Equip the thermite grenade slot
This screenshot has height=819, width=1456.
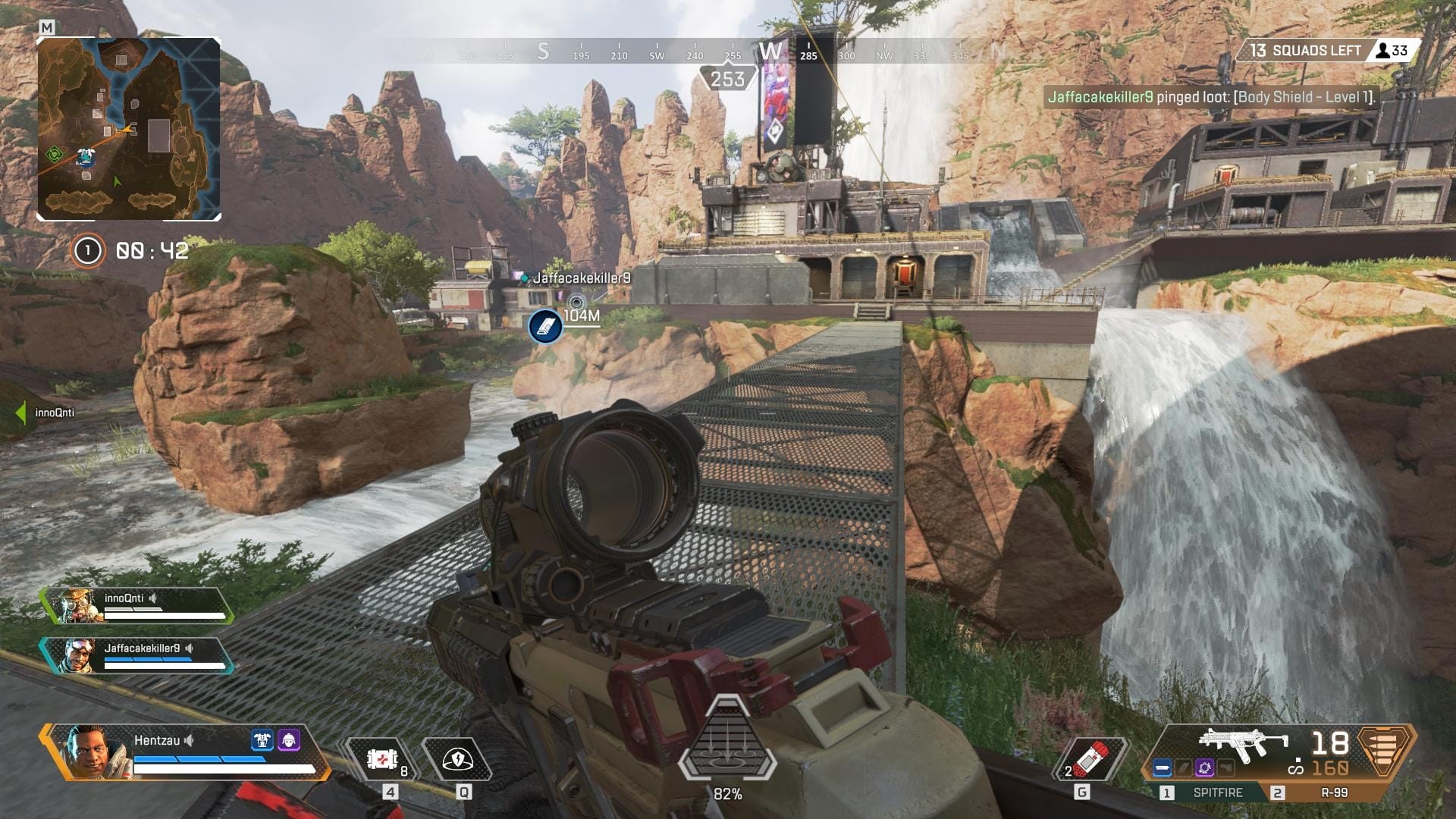1090,759
